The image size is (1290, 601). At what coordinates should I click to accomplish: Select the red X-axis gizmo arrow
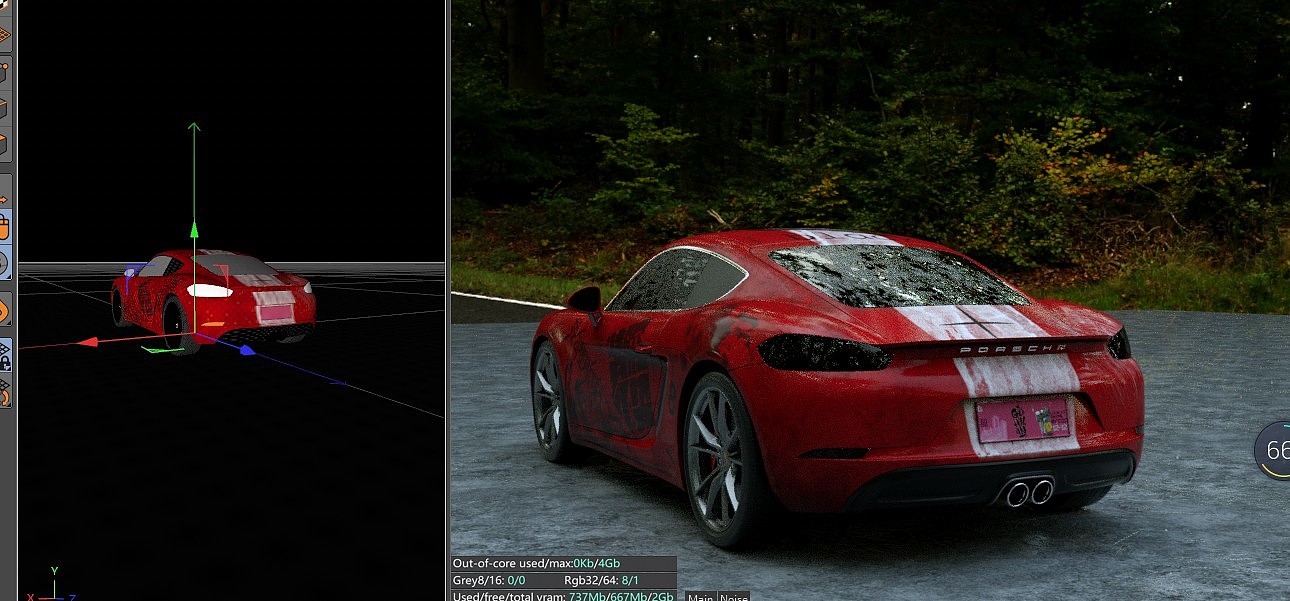point(88,342)
